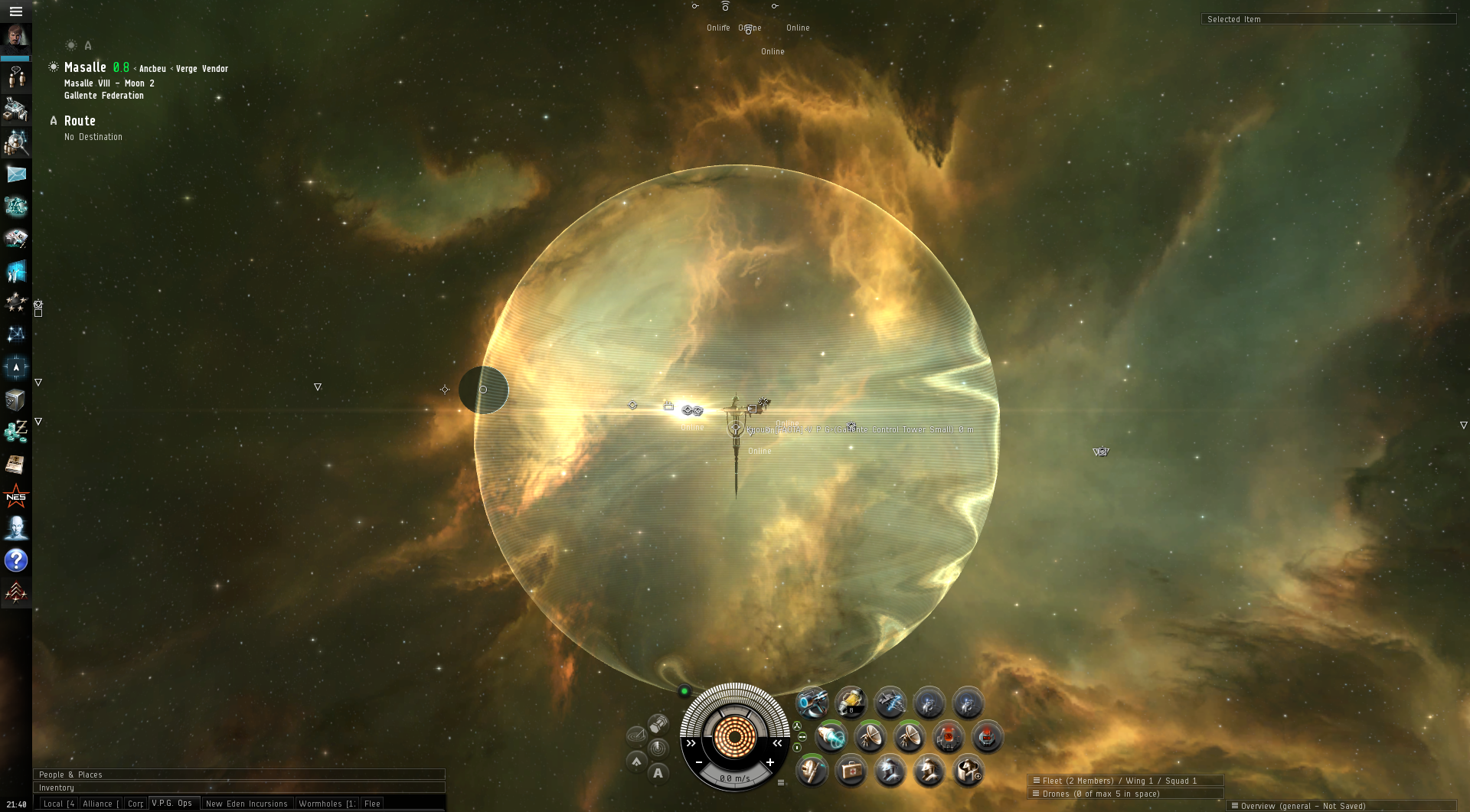Open the character portrait sheet
The width and height of the screenshot is (1470, 812).
(x=15, y=38)
